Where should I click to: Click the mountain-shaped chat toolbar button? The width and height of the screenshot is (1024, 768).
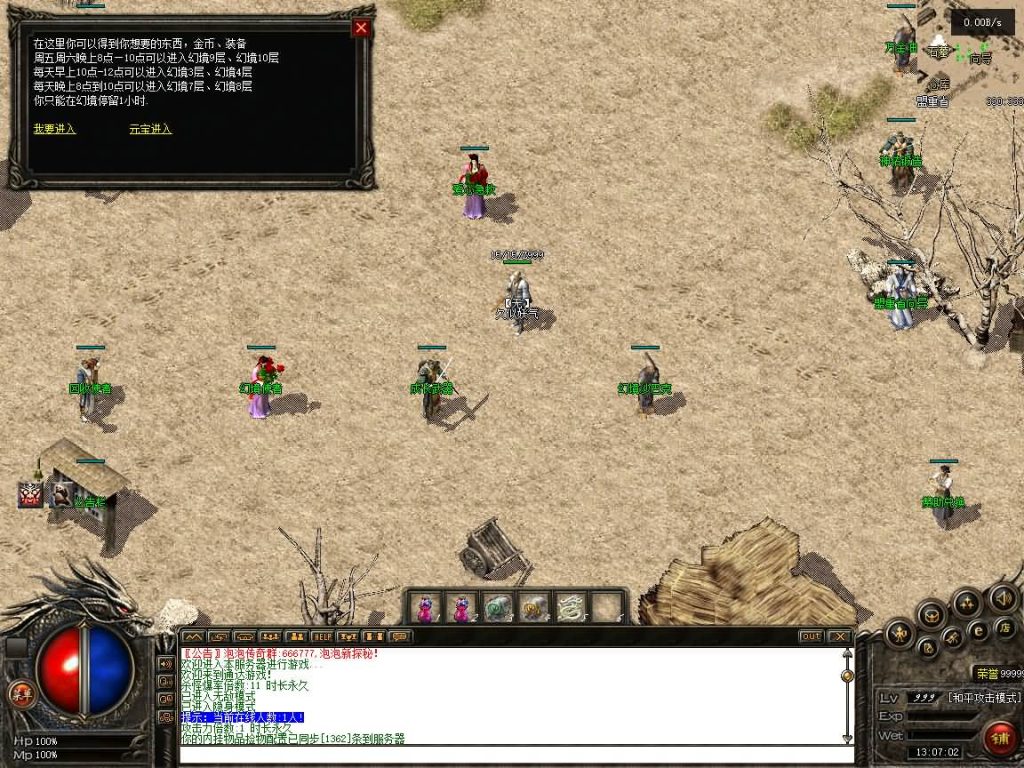tap(192, 636)
